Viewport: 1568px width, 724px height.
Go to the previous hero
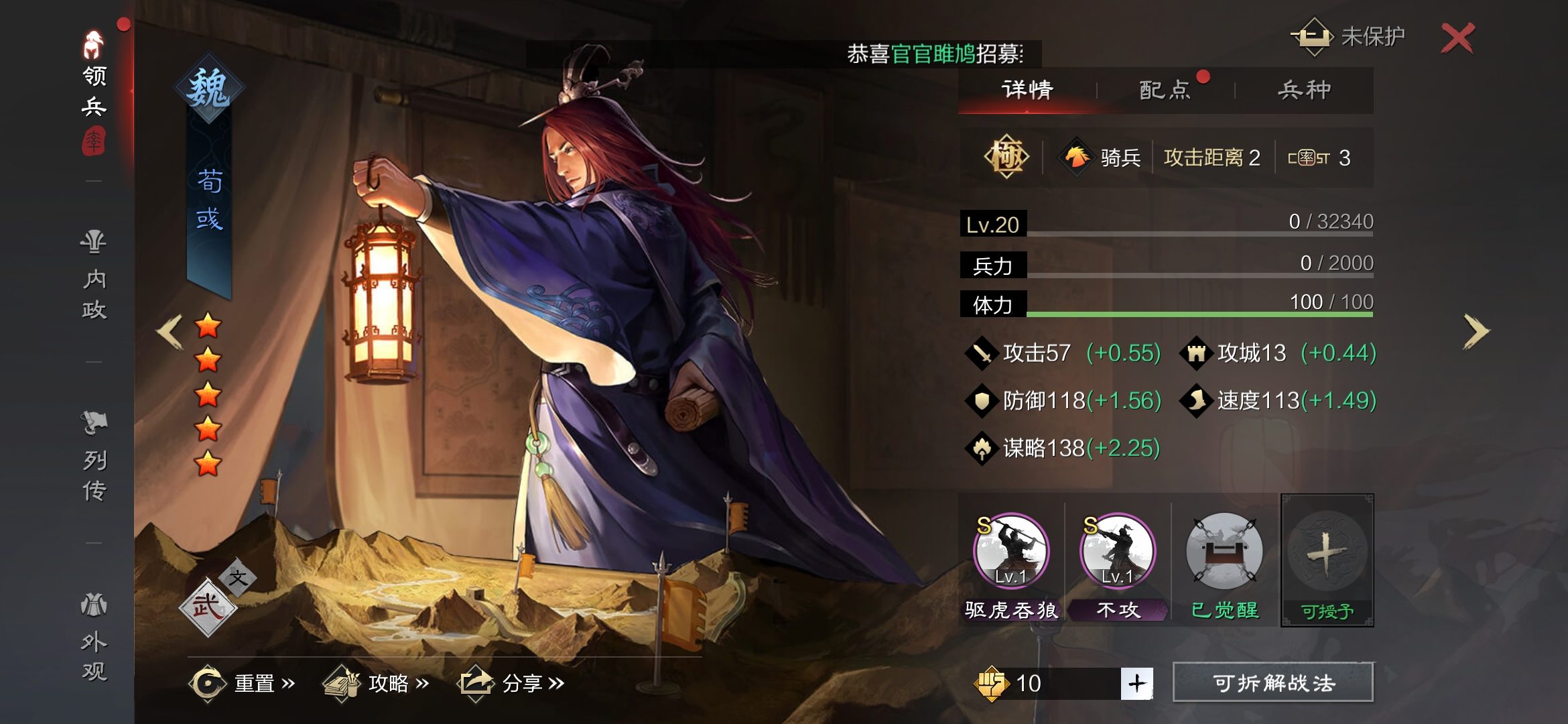tap(170, 331)
